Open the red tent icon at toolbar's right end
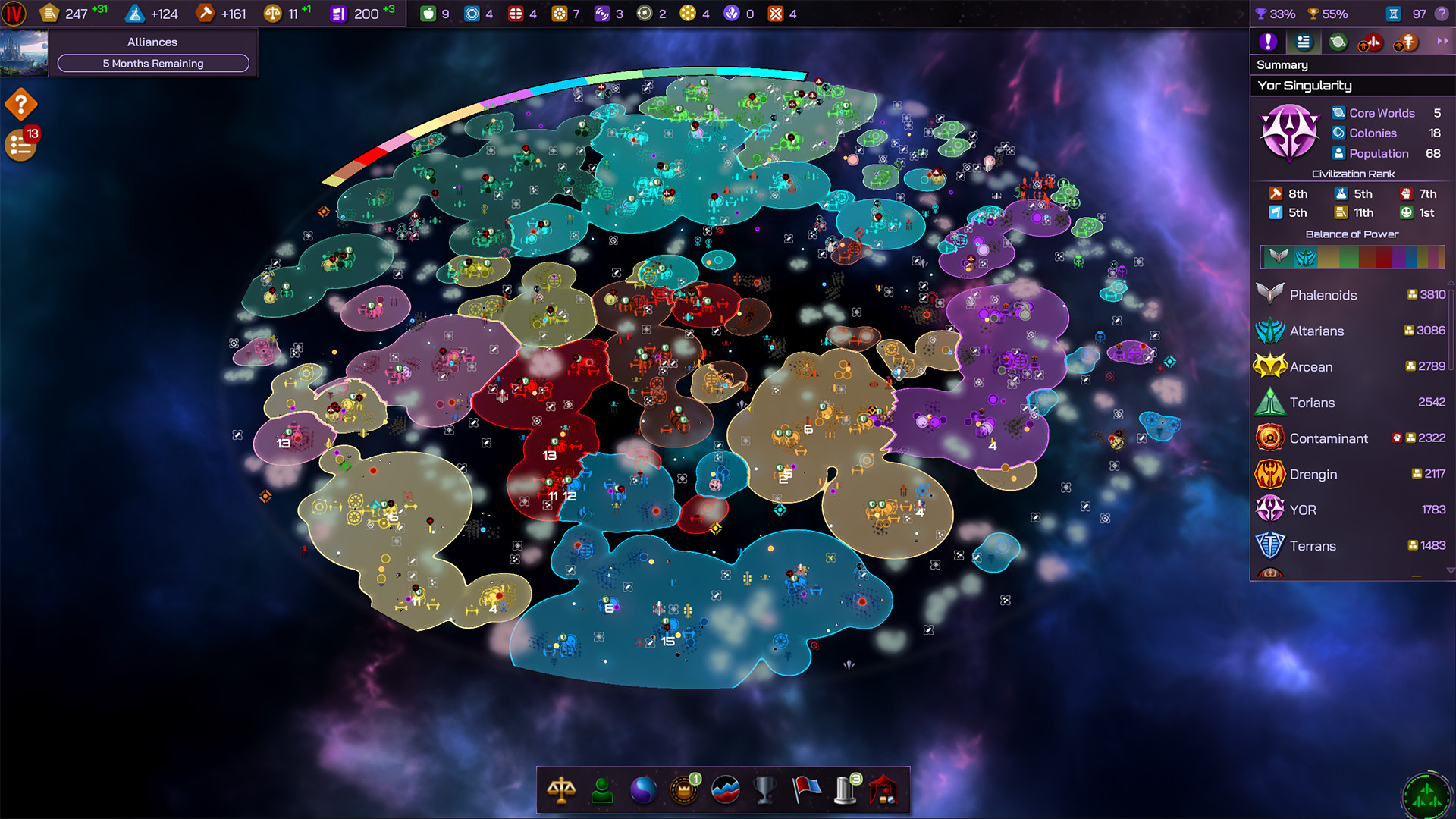 [x=886, y=790]
